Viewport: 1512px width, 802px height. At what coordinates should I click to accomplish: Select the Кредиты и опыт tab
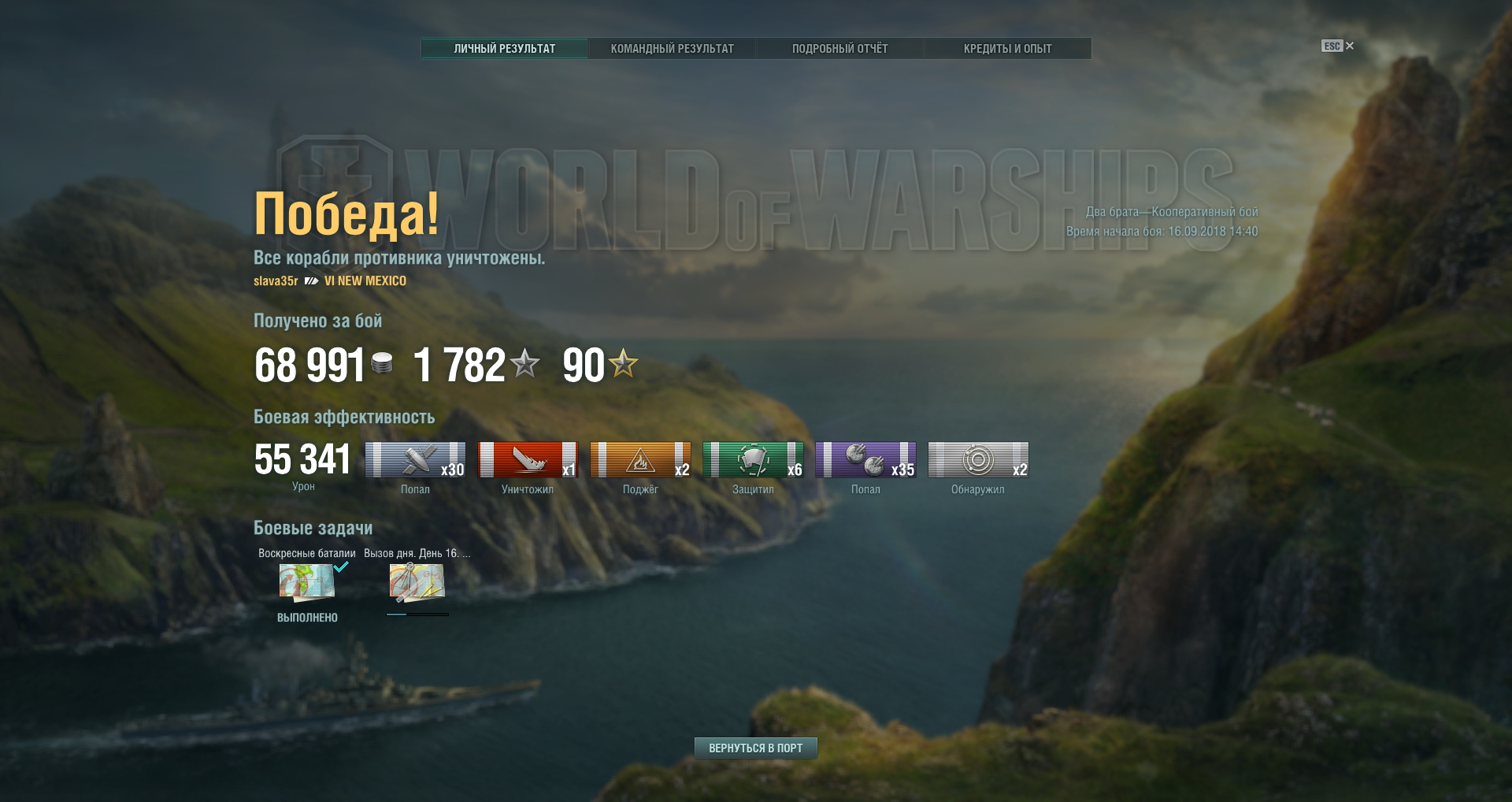[x=1007, y=49]
